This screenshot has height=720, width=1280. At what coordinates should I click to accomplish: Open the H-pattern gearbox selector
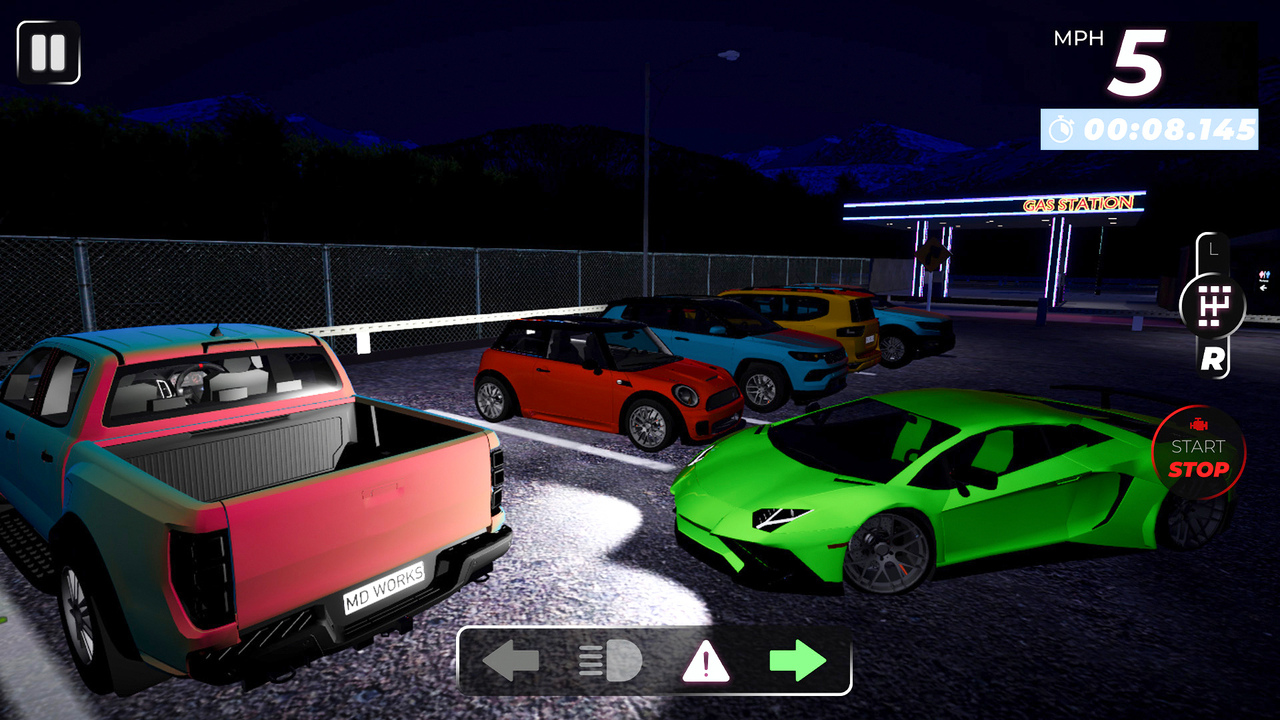click(1213, 305)
